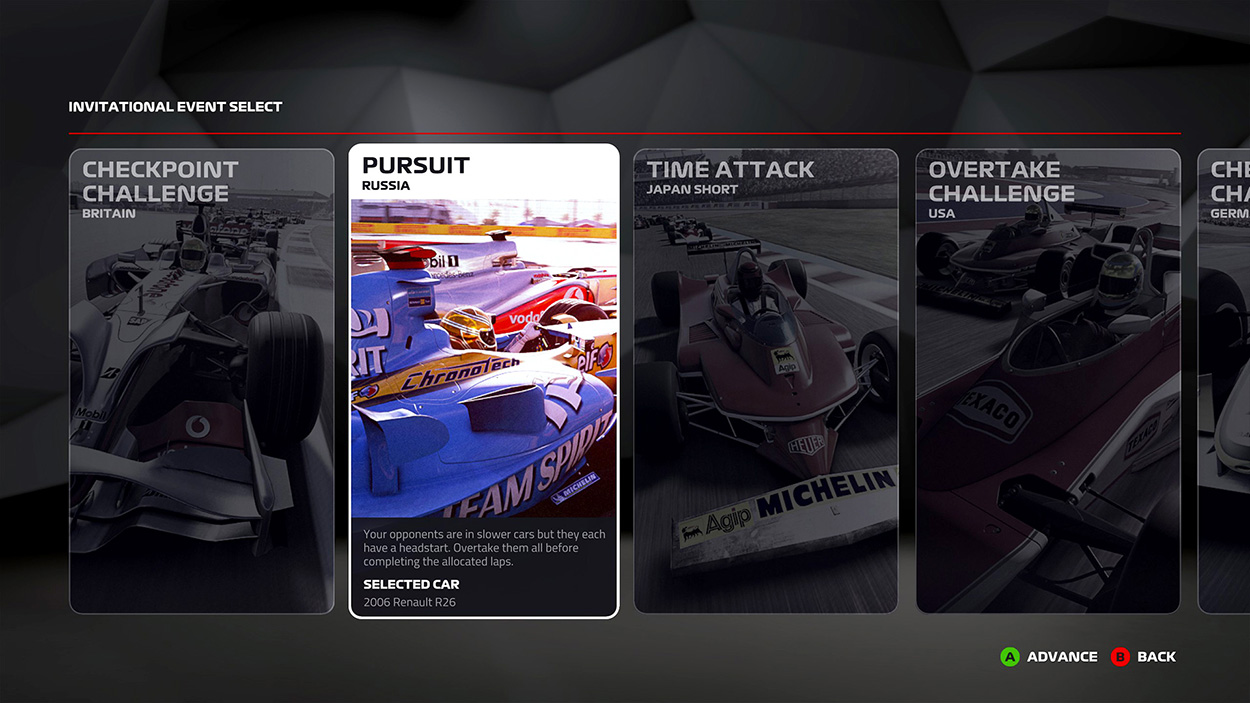Choose the Pursuit Russia event card
Viewport: 1250px width, 703px height.
coord(484,381)
